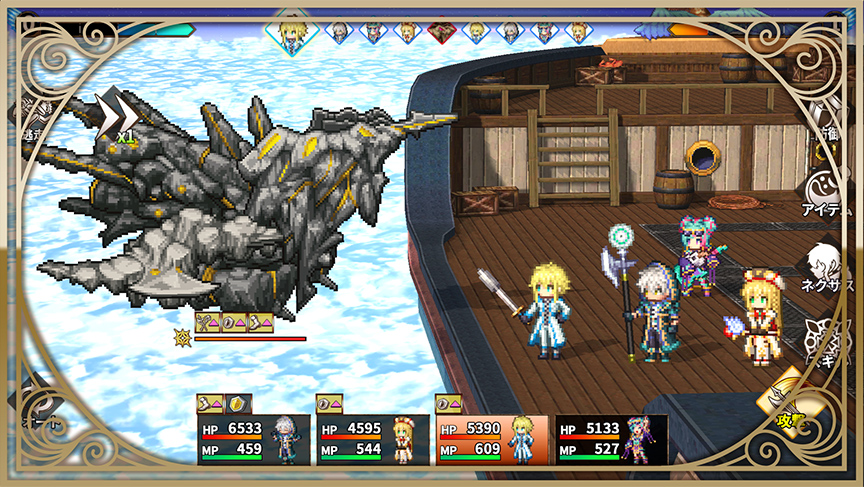
Task: Open the アイテム item menu
Action: click(827, 192)
